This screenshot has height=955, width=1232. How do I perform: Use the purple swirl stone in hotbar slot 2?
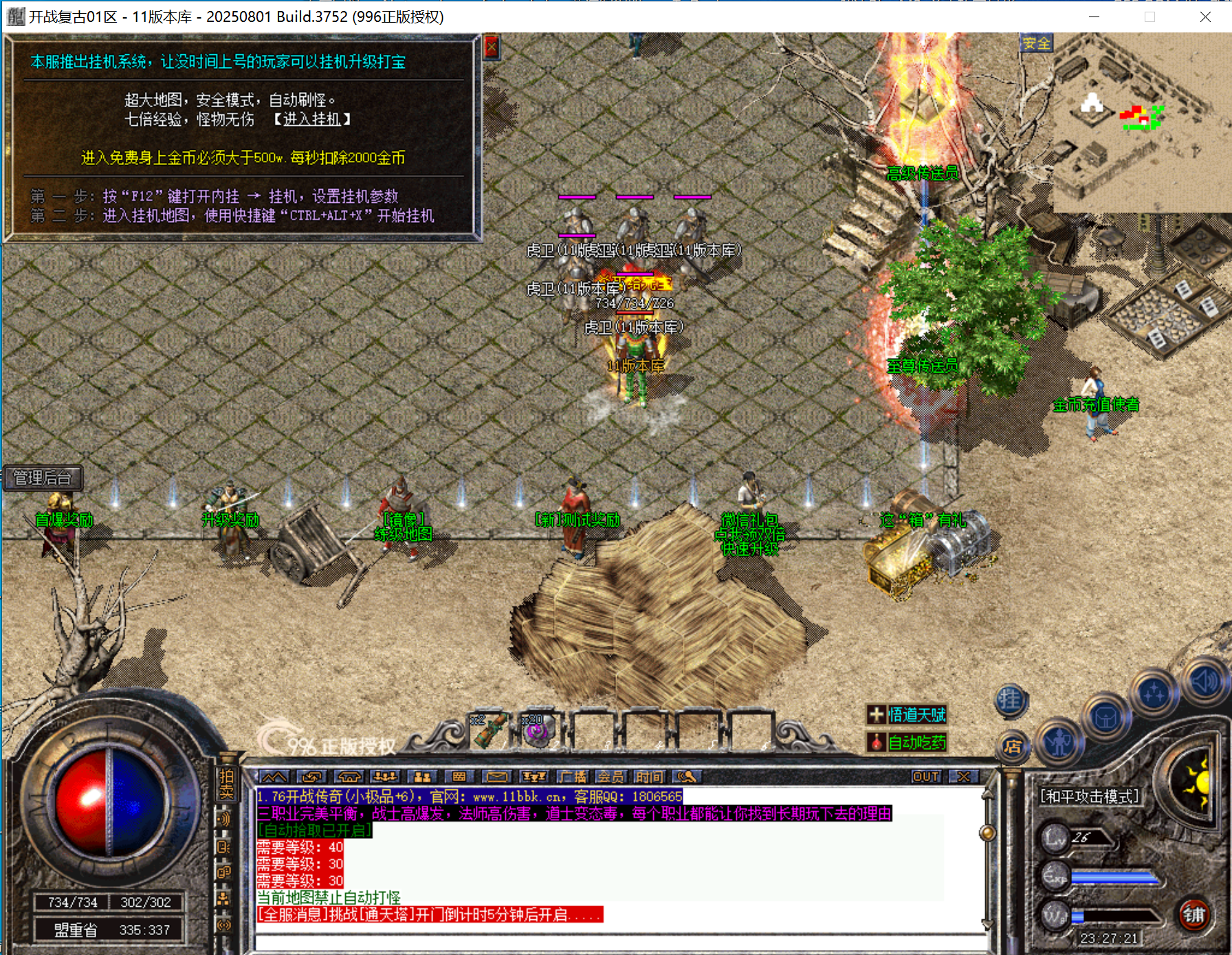[x=536, y=732]
